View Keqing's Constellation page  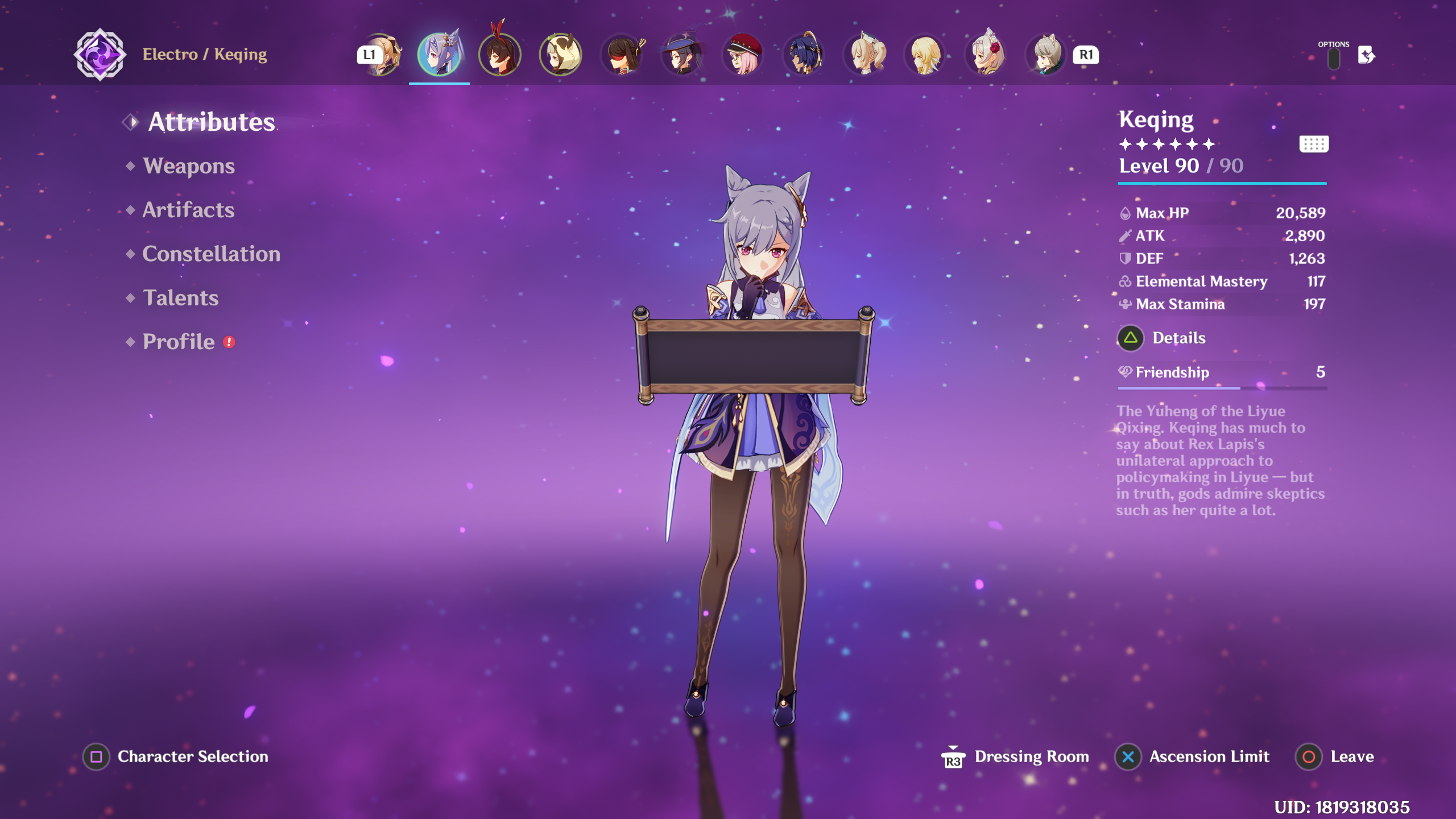pyautogui.click(x=211, y=254)
